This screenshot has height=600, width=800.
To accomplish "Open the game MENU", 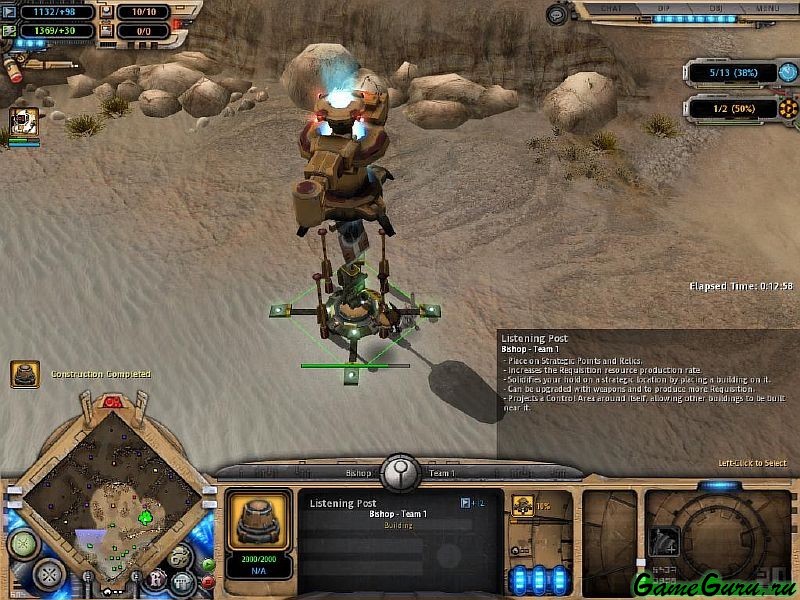I will [768, 8].
